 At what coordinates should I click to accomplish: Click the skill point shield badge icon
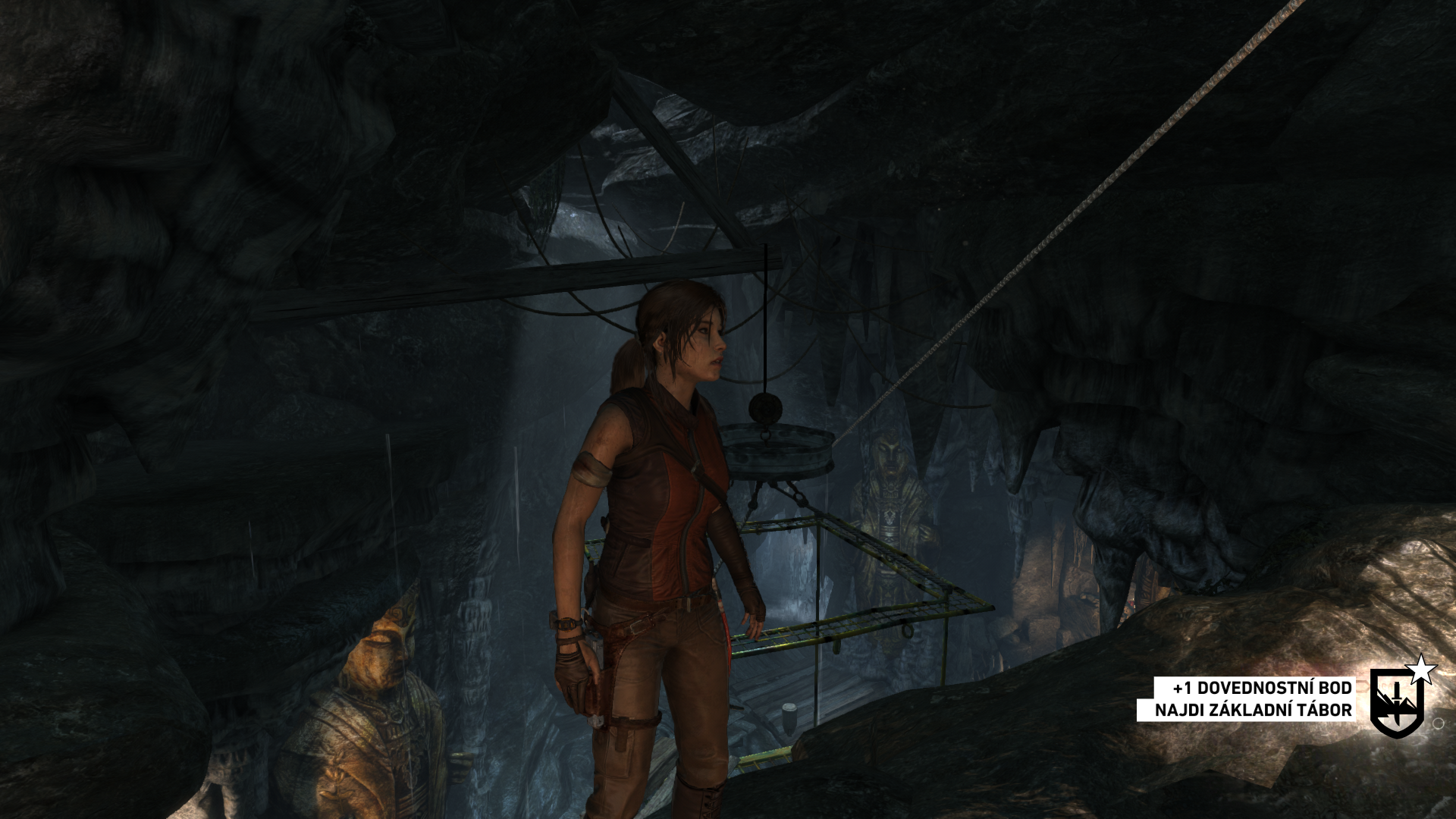(x=1397, y=701)
